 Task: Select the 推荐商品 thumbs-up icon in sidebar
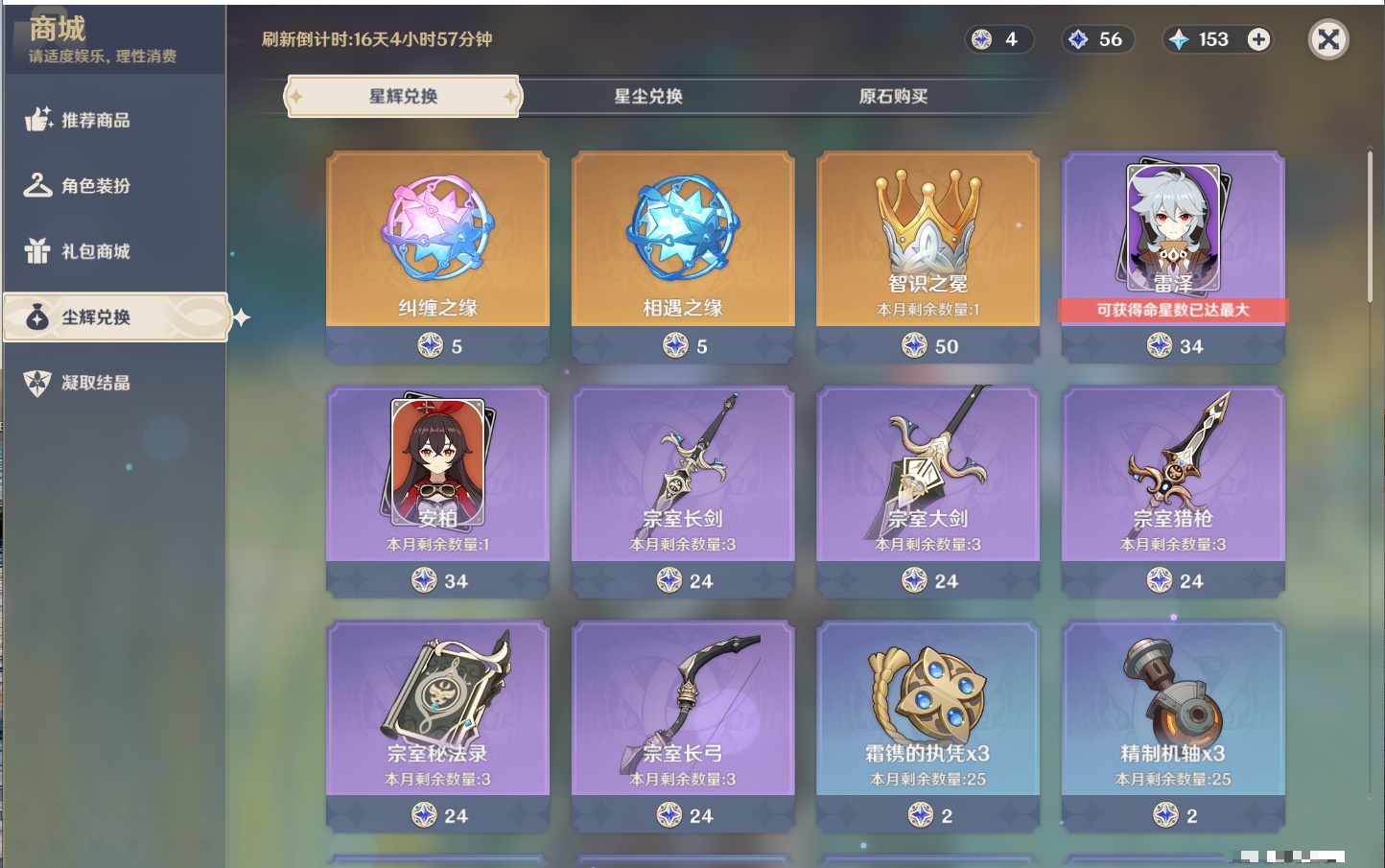click(37, 121)
